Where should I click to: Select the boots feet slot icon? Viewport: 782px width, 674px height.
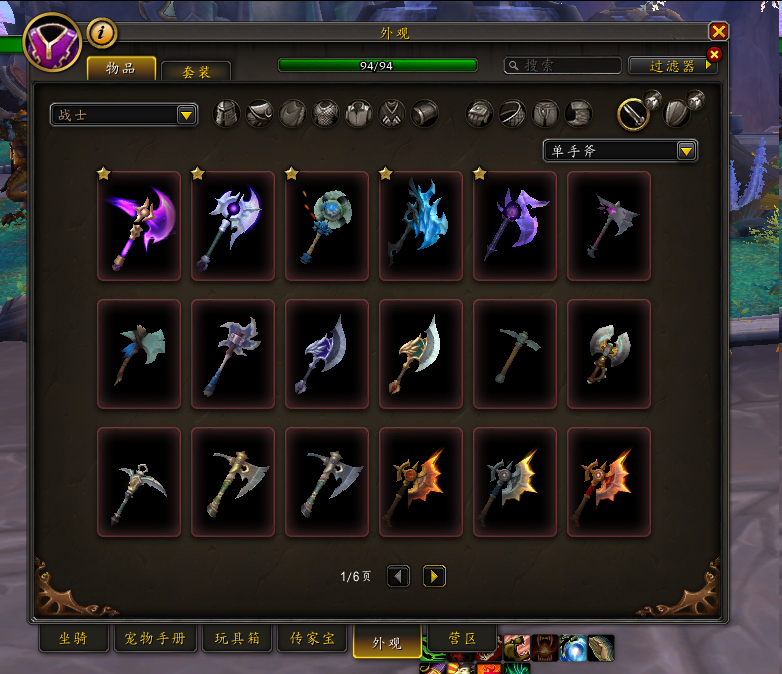click(578, 113)
